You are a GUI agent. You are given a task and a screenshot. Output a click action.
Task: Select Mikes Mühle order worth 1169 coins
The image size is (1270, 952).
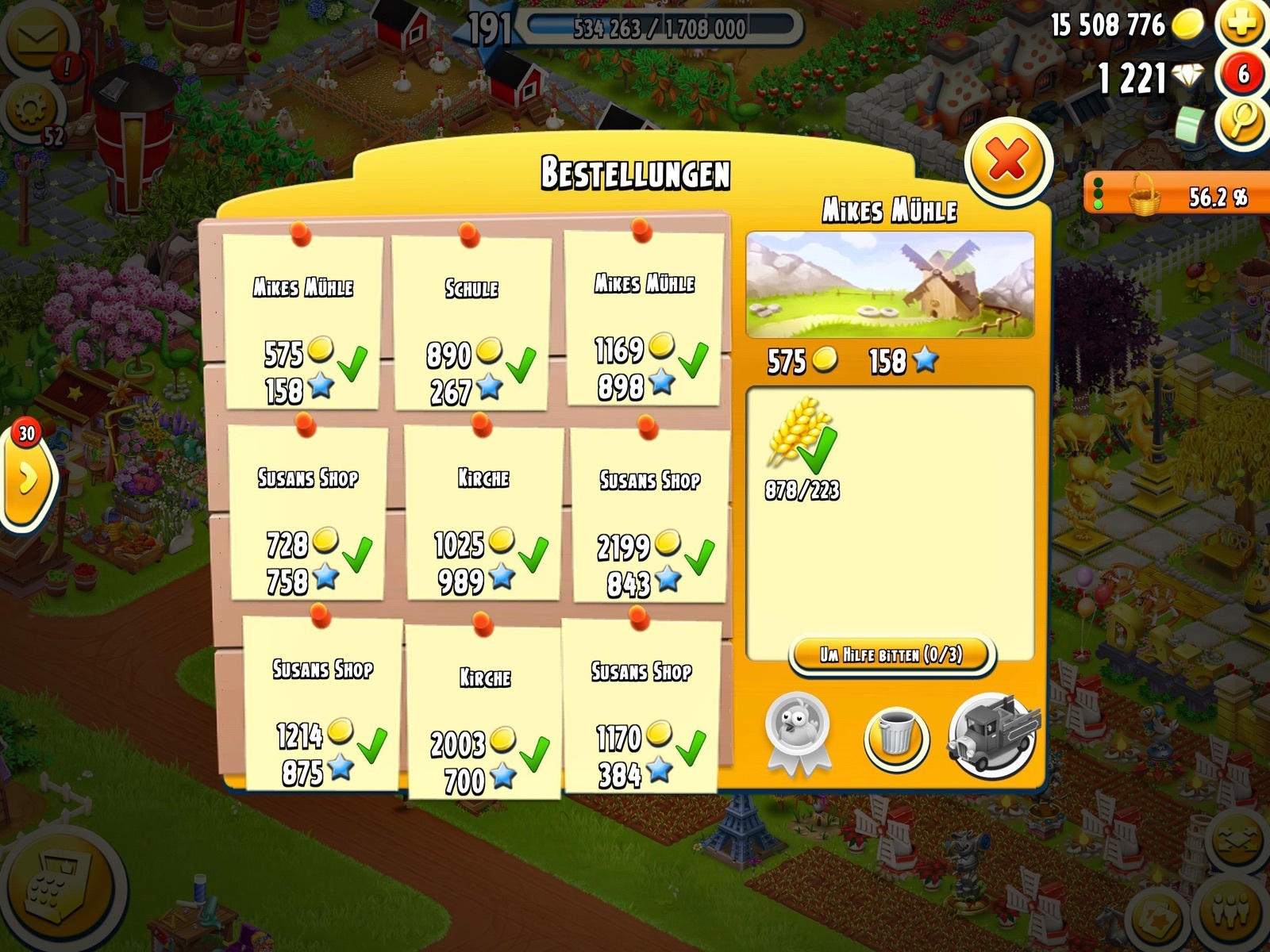click(643, 321)
